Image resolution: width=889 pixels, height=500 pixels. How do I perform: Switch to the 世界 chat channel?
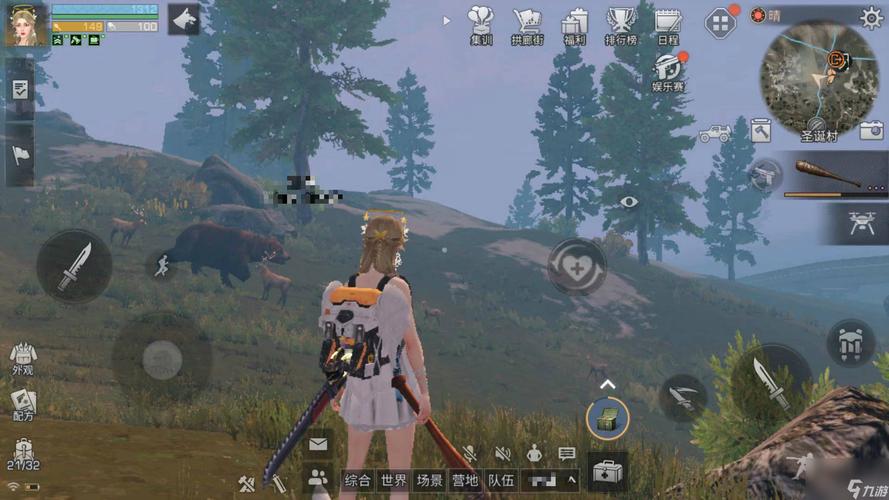394,481
